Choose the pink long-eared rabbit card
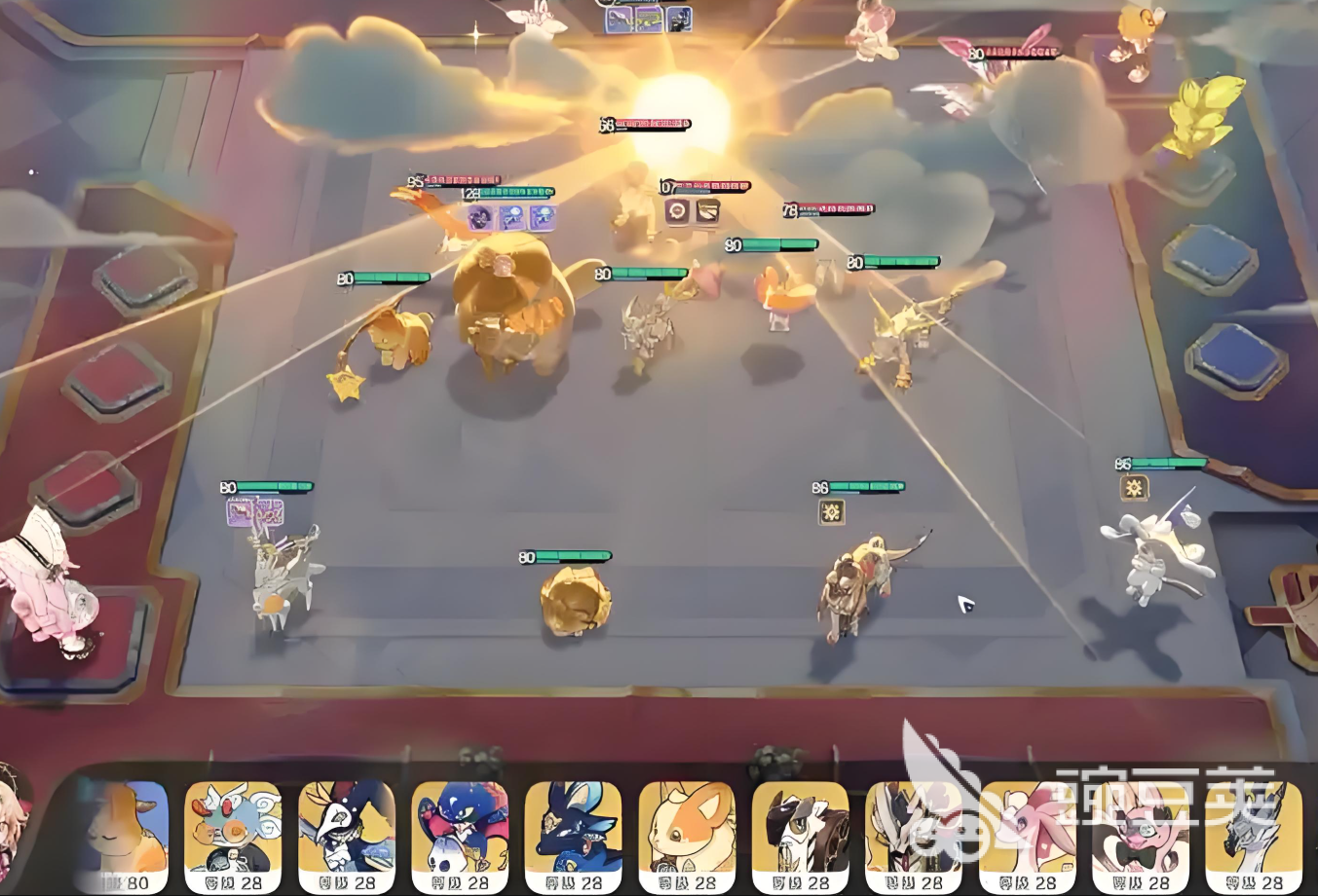 point(1028,836)
